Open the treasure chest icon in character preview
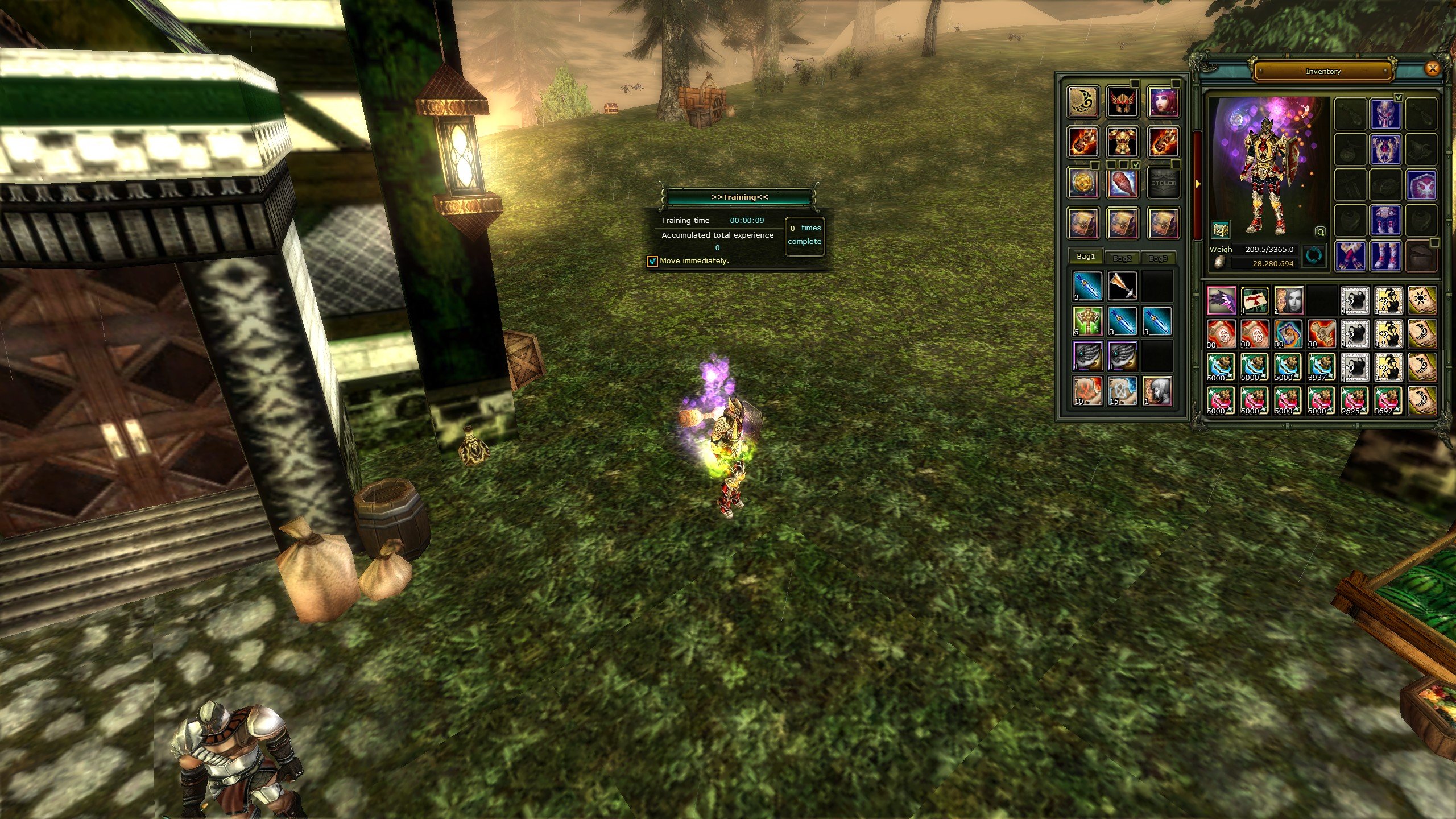 pos(1221,229)
